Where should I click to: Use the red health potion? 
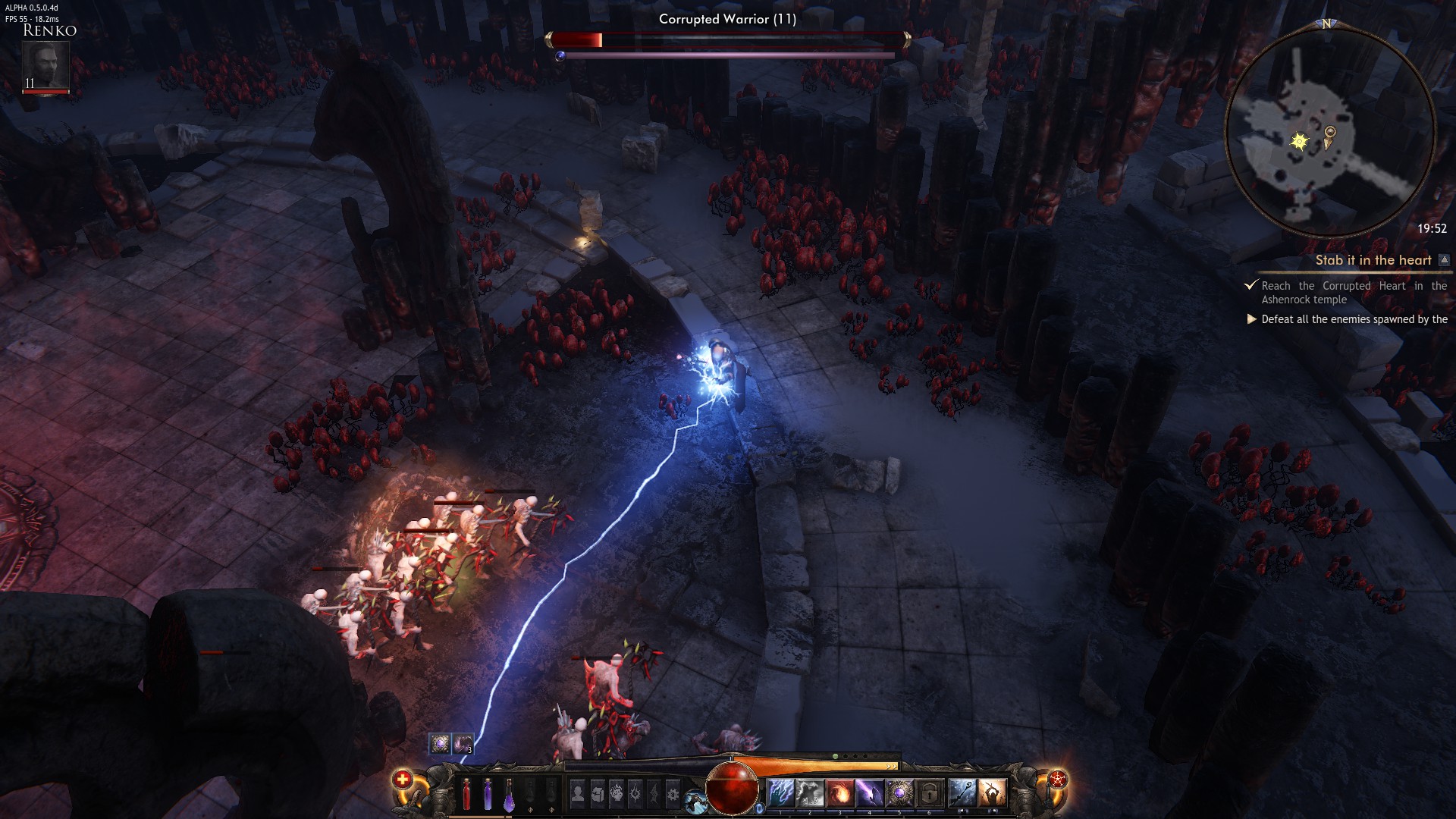click(x=466, y=794)
